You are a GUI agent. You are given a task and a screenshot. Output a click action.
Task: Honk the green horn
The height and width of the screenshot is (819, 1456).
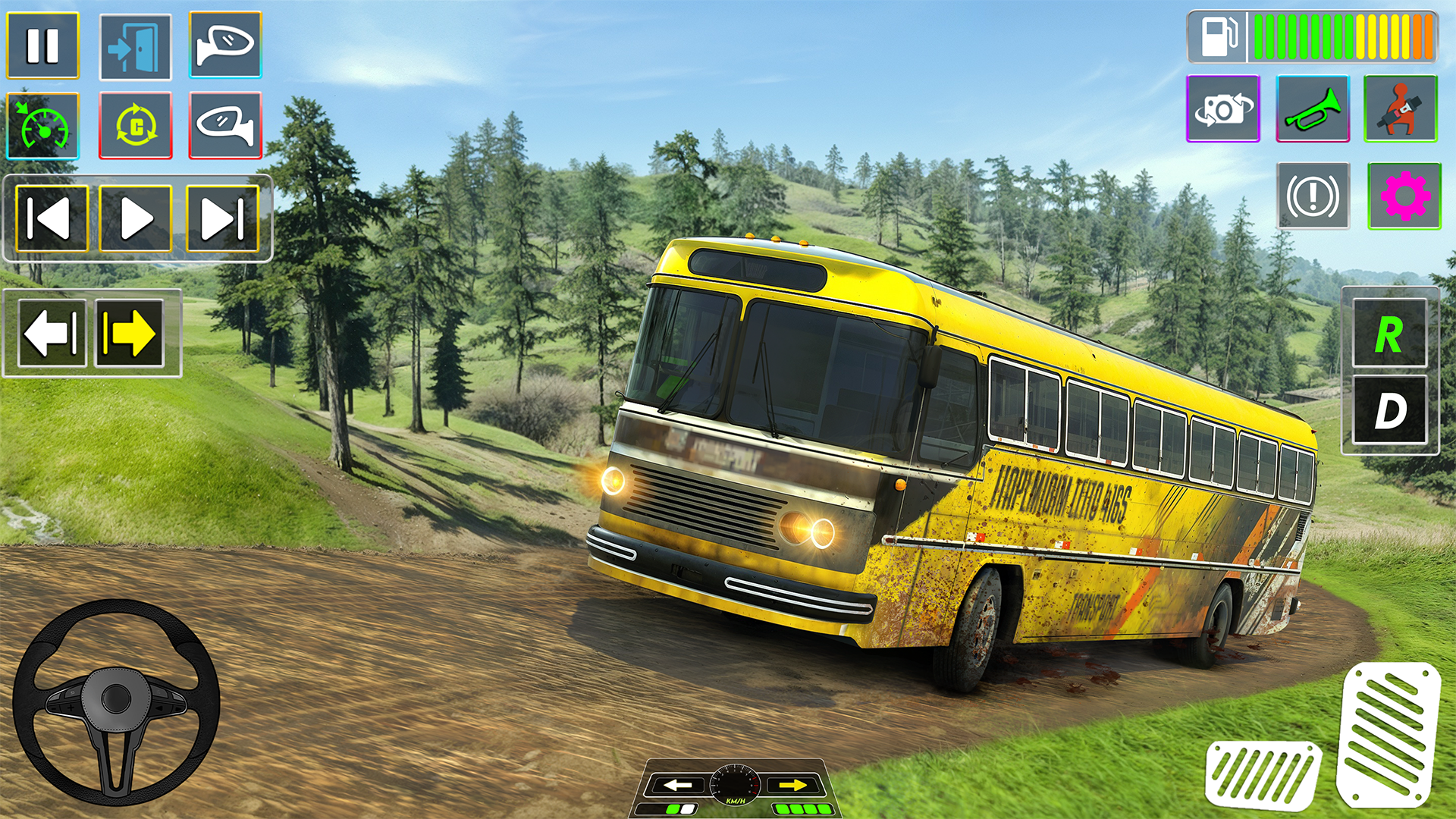coord(1313,109)
